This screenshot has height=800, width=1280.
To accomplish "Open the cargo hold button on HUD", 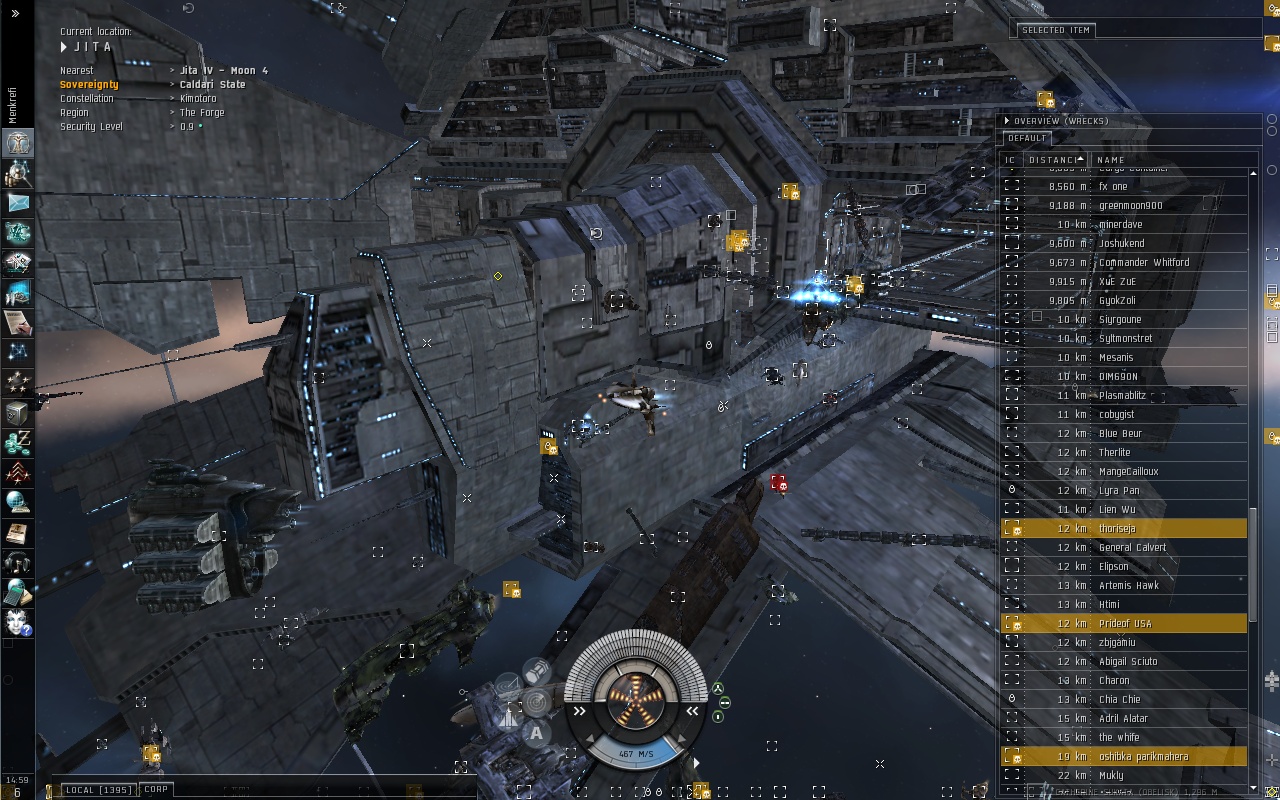I will click(536, 672).
